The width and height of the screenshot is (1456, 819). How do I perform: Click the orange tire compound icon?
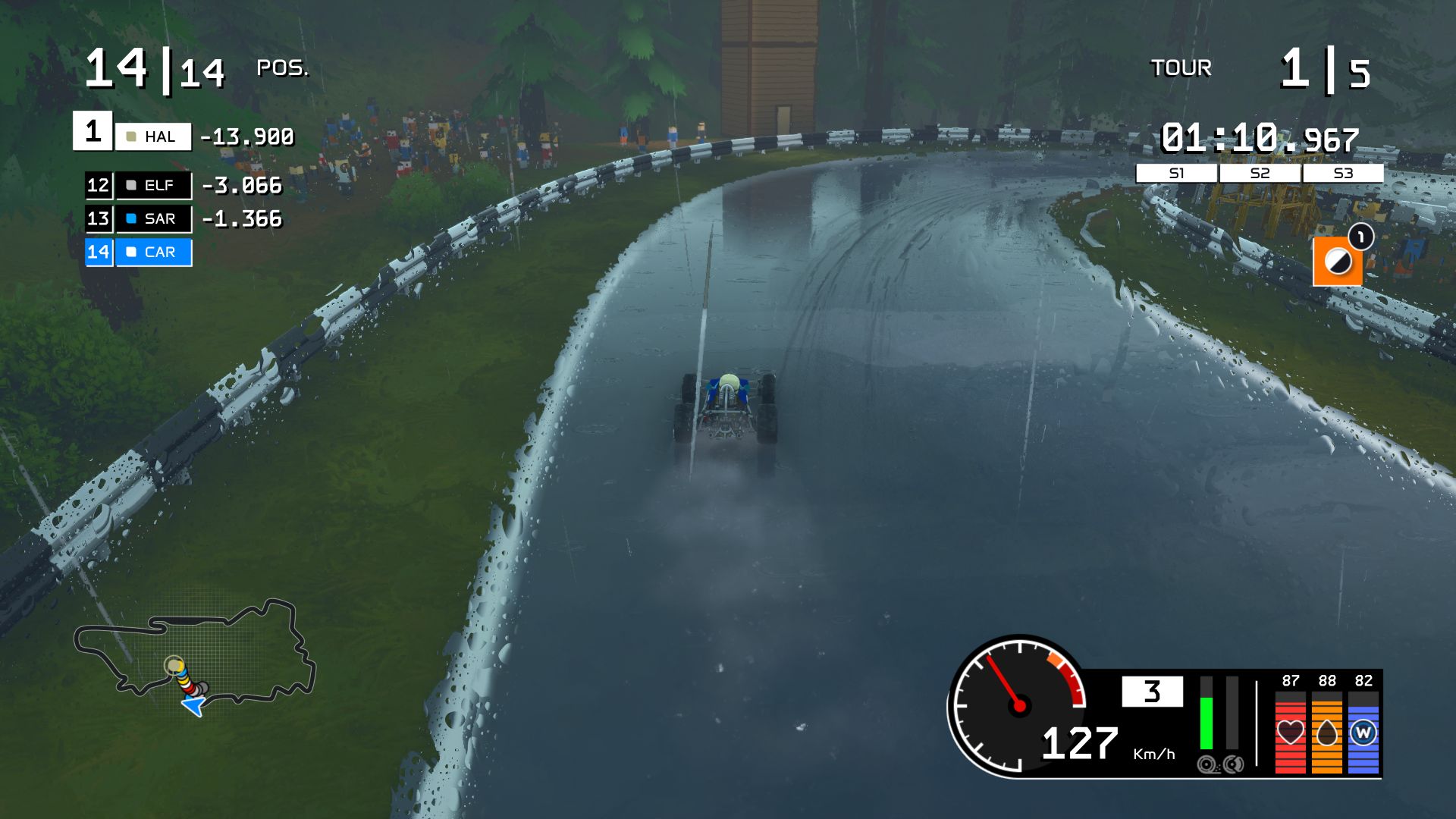(x=1337, y=262)
